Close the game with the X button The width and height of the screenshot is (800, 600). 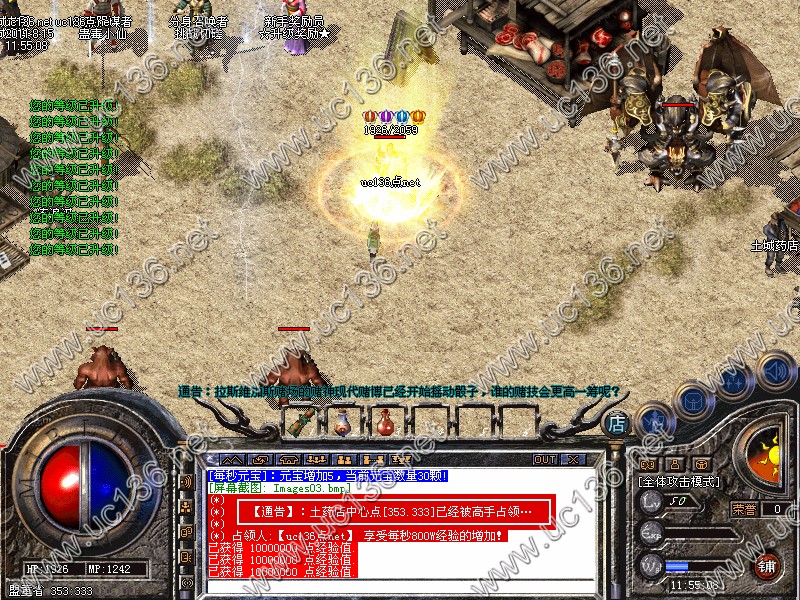pos(573,460)
